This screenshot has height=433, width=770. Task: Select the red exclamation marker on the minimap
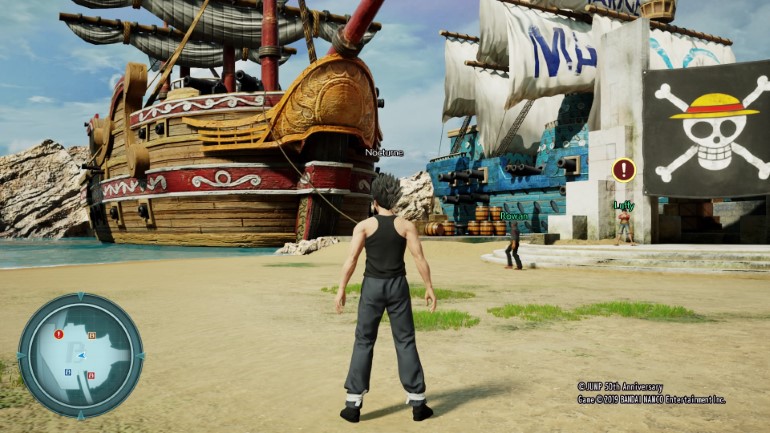pos(59,334)
